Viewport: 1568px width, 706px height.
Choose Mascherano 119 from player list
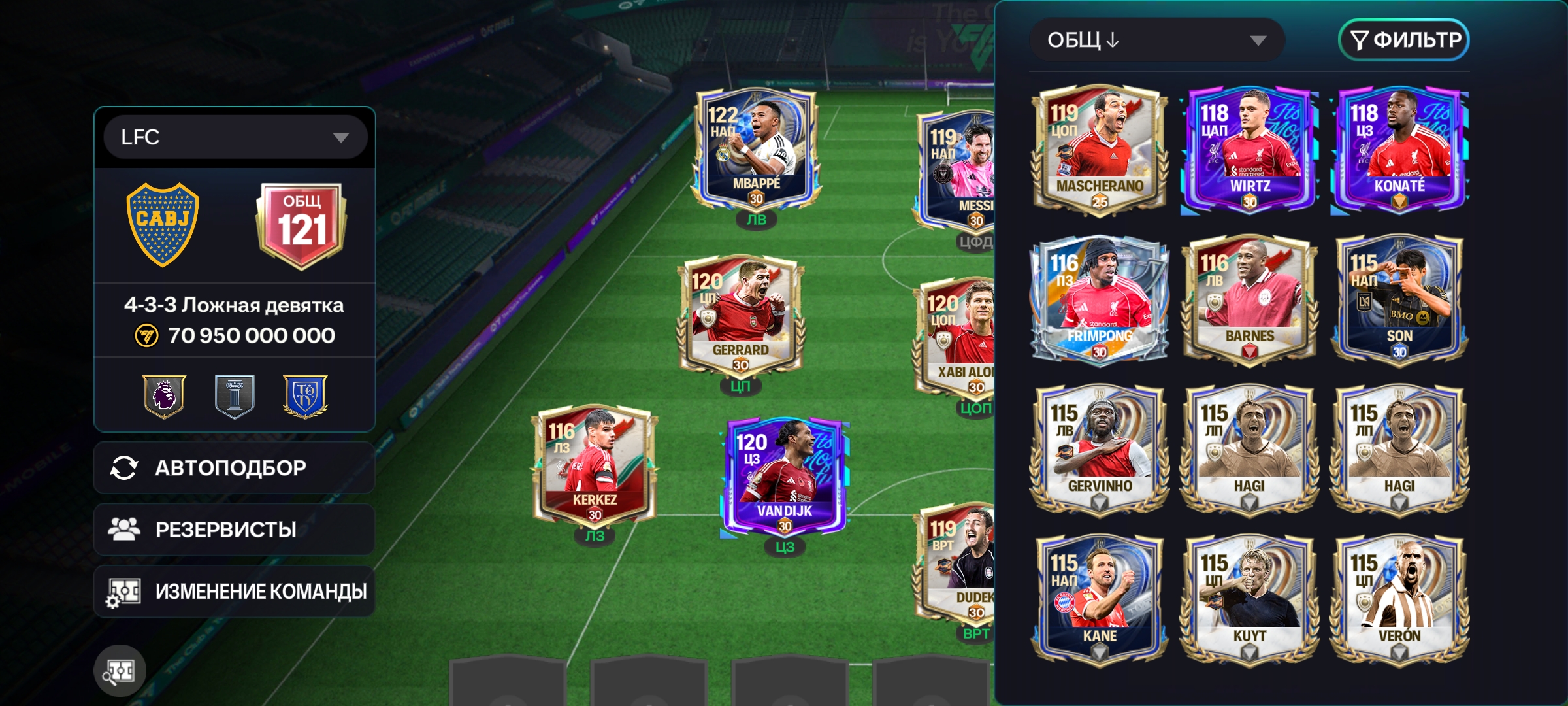pos(1100,150)
